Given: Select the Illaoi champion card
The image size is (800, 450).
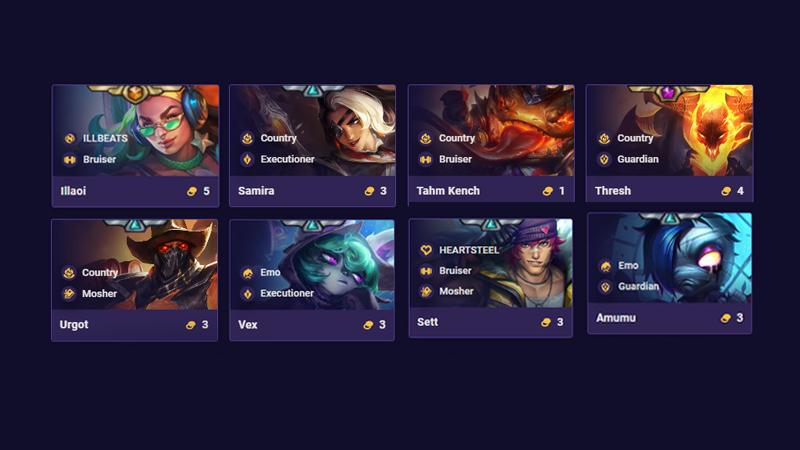Looking at the screenshot, I should pos(135,145).
